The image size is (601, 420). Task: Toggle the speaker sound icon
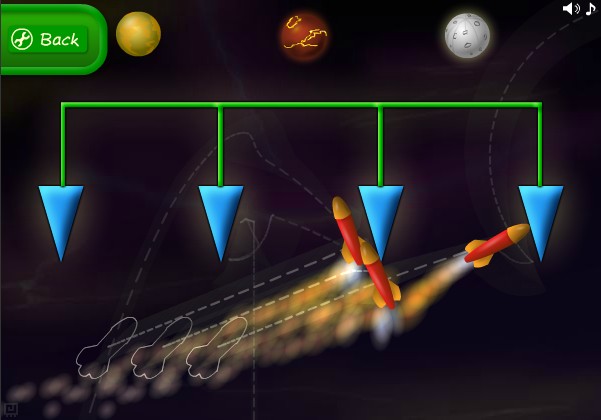(x=570, y=9)
